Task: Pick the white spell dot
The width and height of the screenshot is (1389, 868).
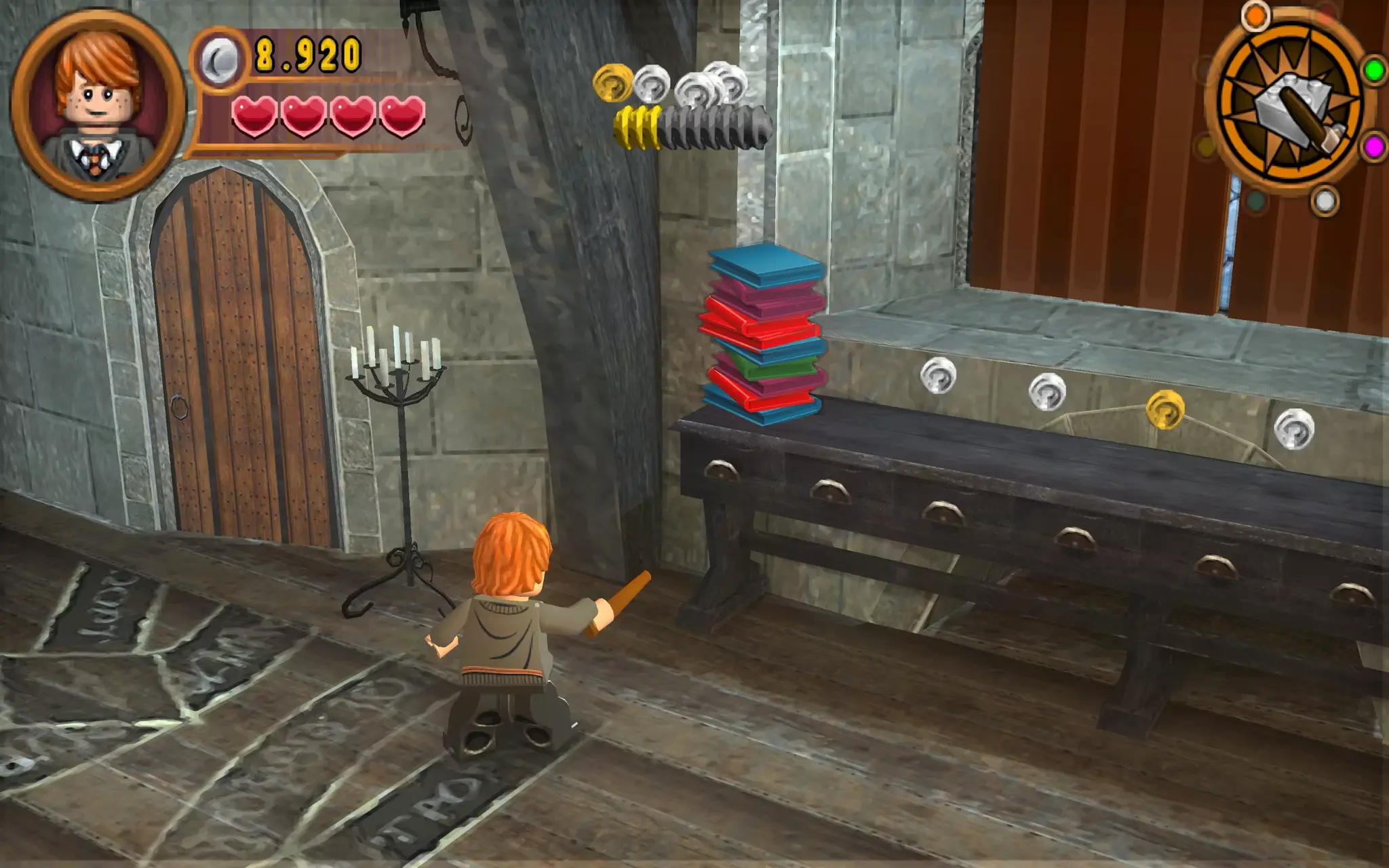Action: click(x=1325, y=201)
